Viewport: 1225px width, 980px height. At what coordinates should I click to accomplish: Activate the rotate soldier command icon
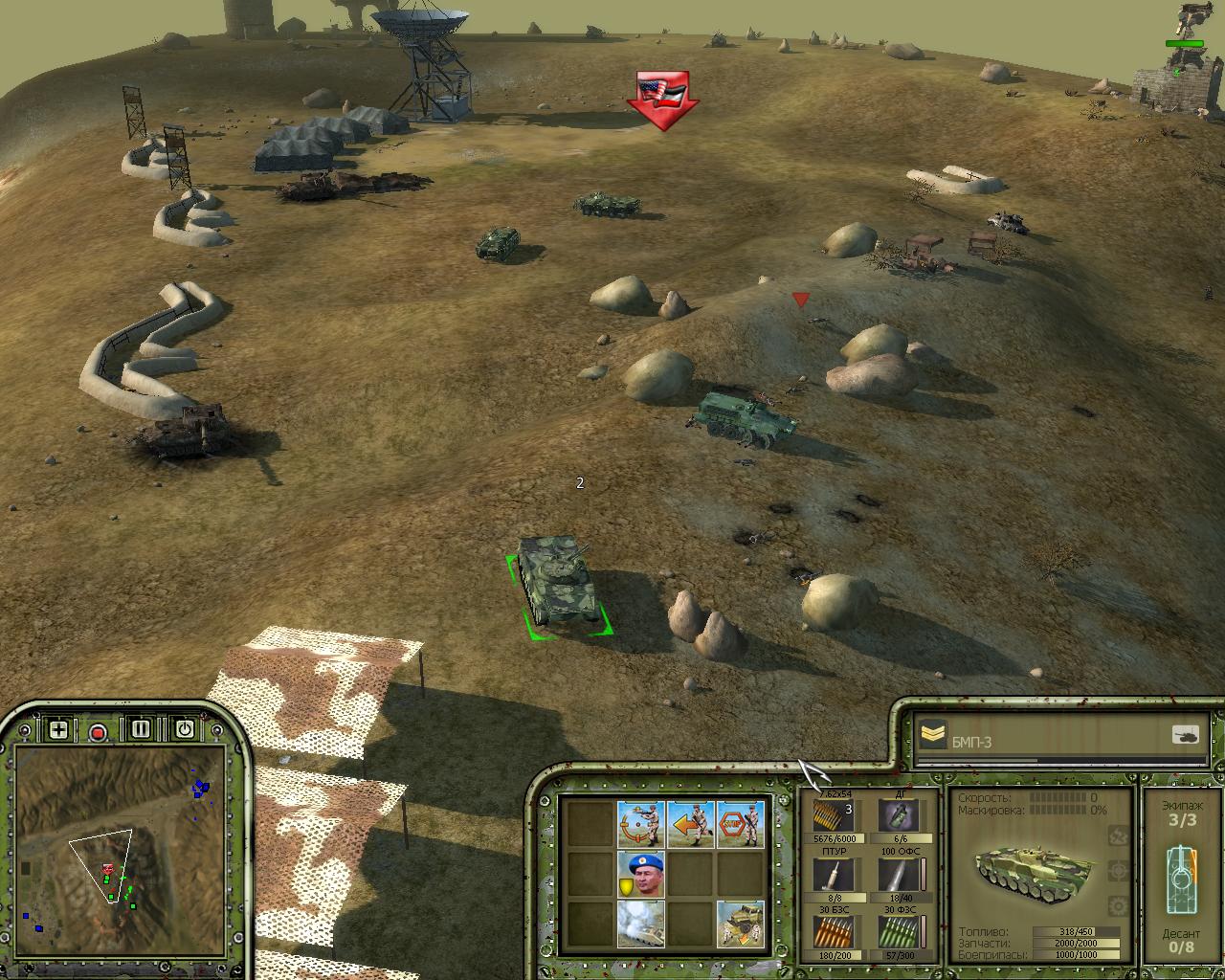[641, 825]
